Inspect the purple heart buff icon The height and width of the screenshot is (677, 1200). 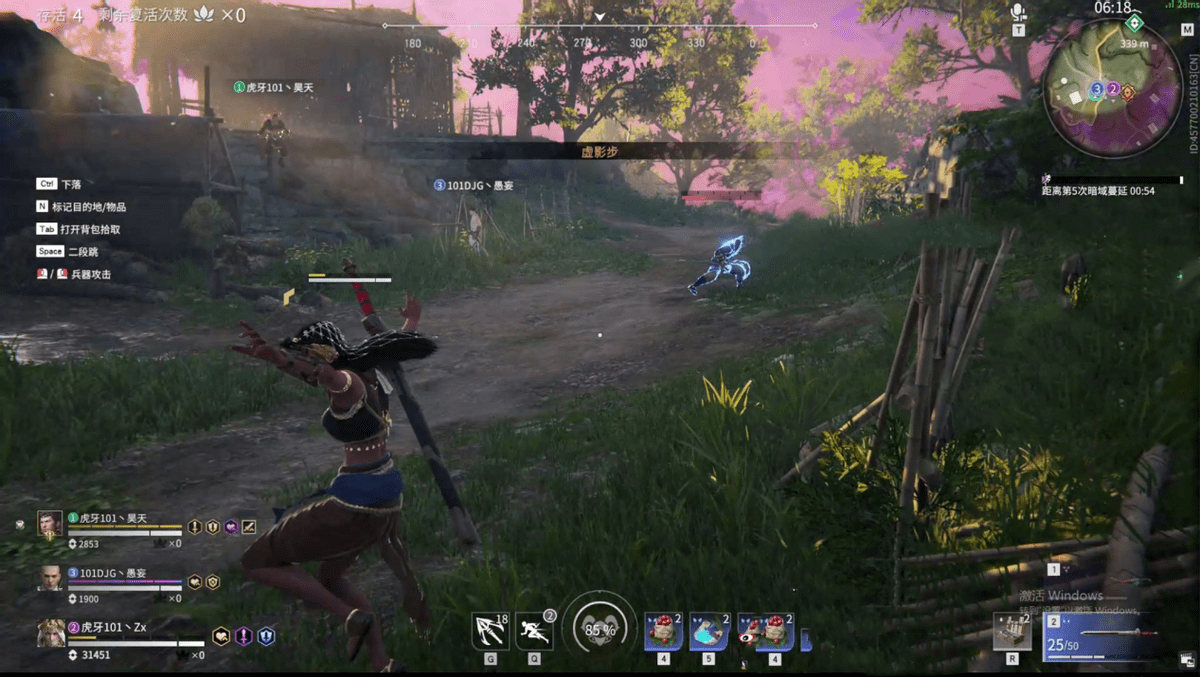point(231,526)
